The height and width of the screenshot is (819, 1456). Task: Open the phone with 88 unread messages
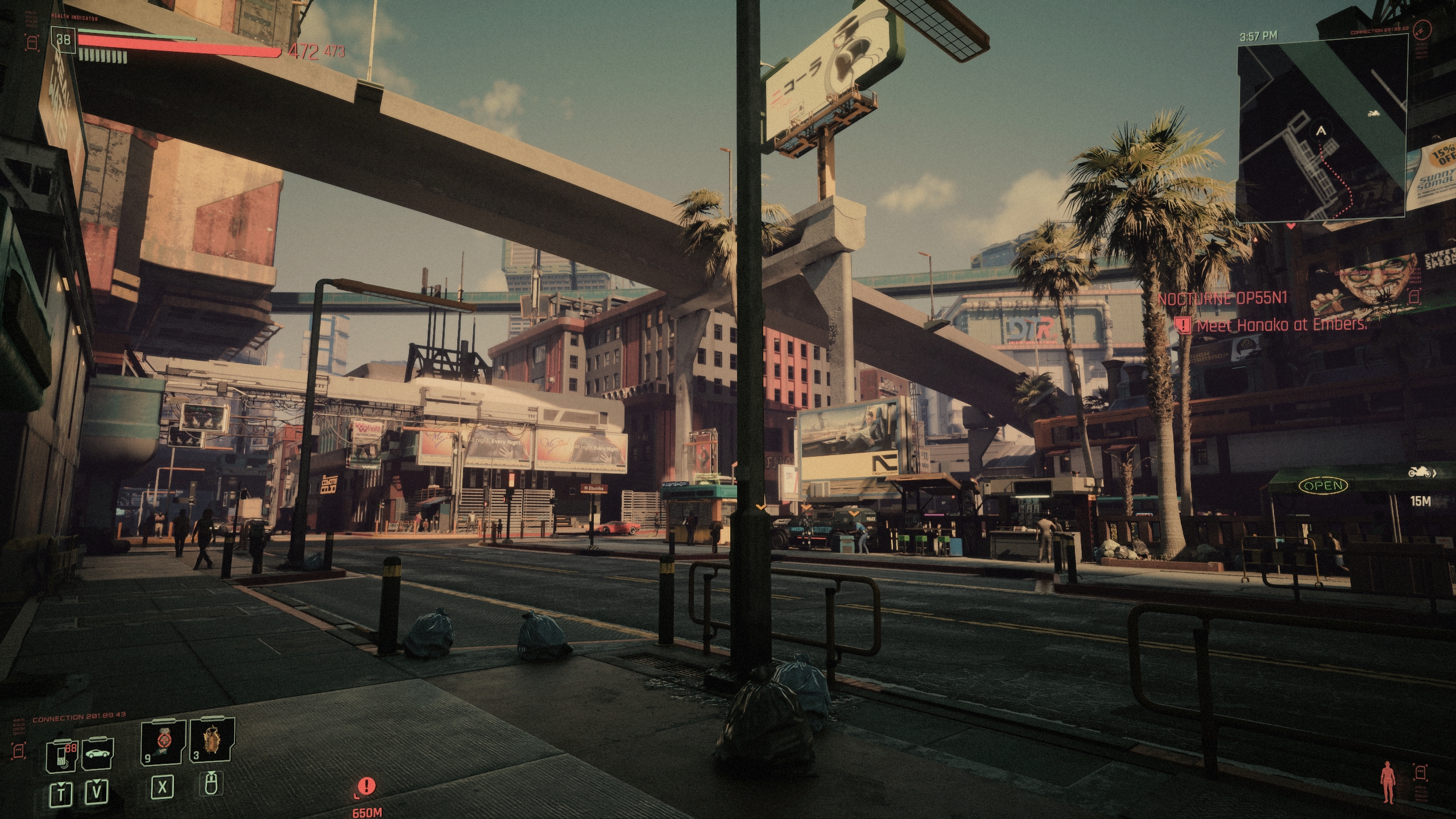[61, 756]
